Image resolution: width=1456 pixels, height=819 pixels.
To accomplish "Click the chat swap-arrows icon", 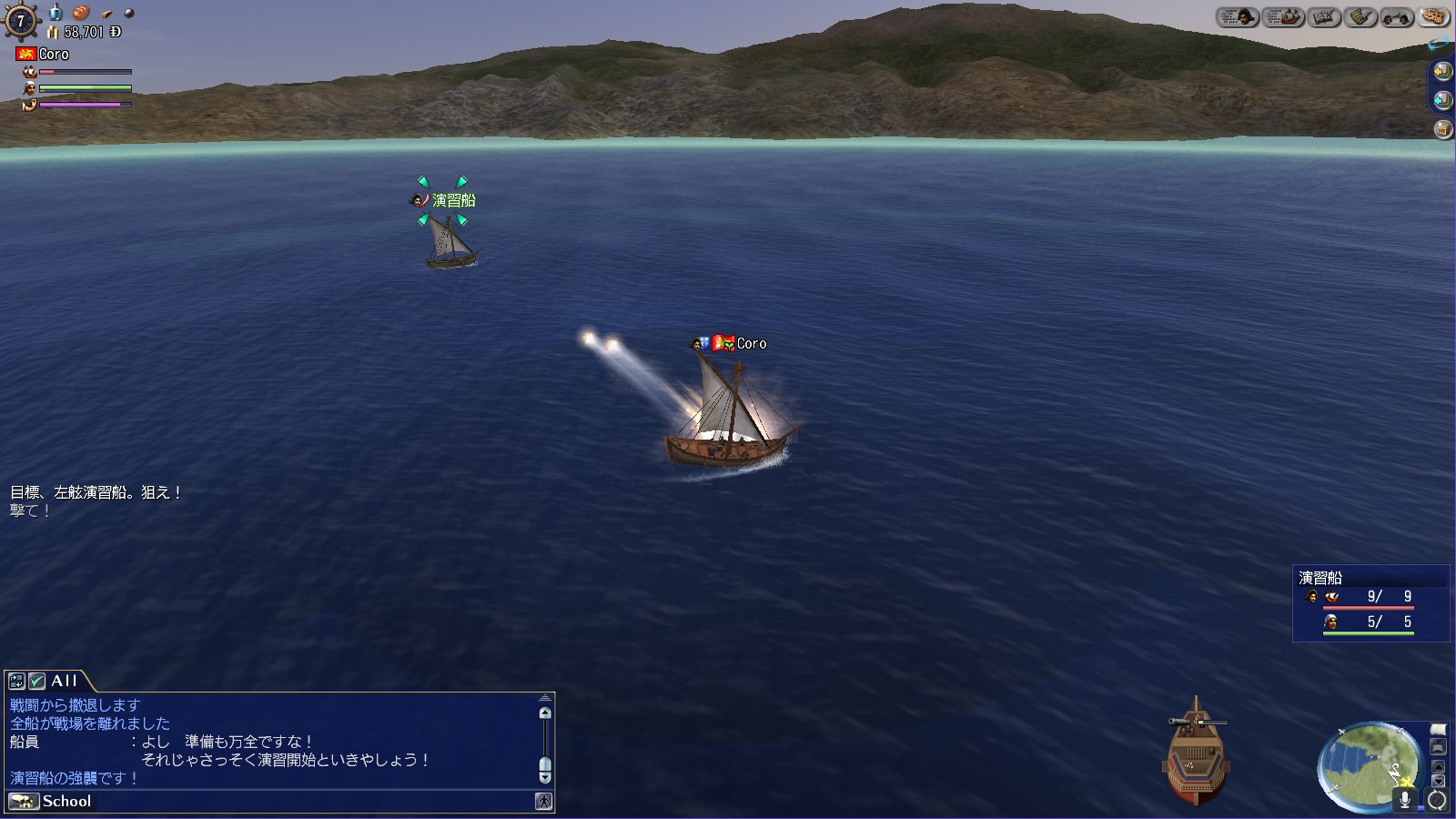I will pyautogui.click(x=16, y=681).
